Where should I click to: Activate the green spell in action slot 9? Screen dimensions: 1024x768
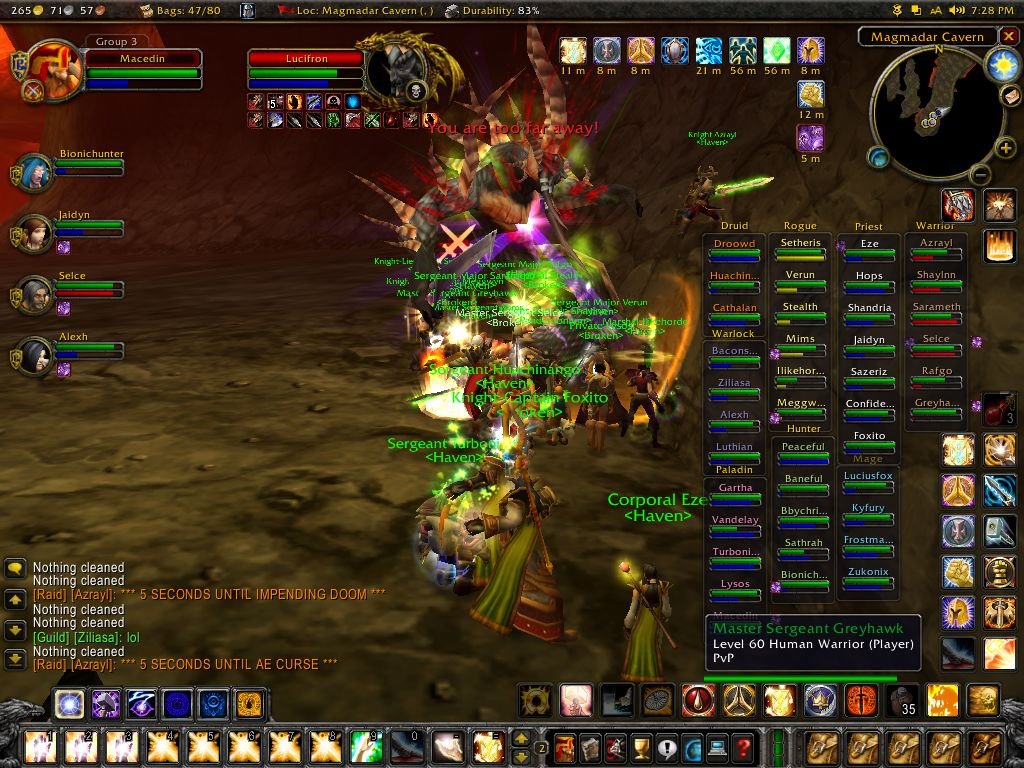pos(365,747)
